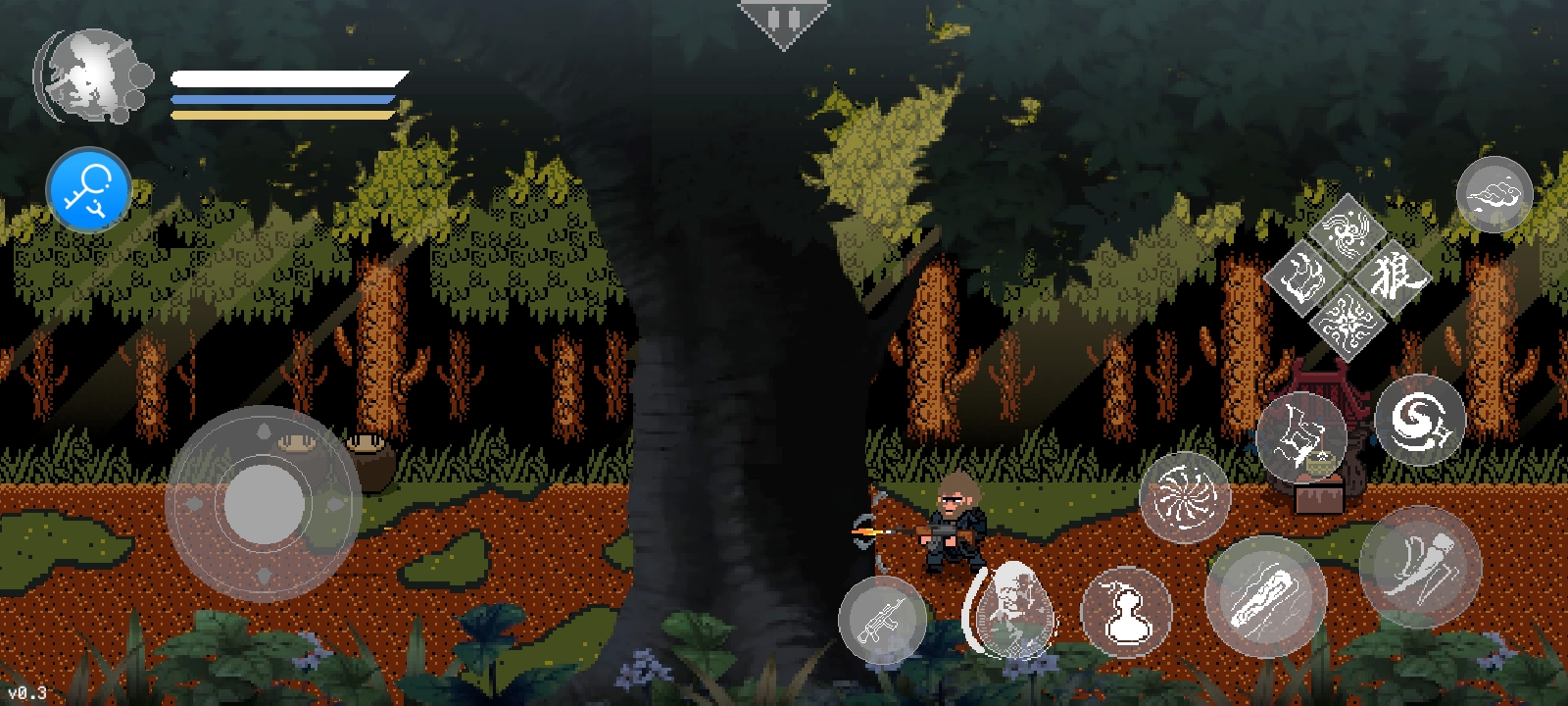This screenshot has width=1568, height=706.
Task: Drink from the gourd flask
Action: [1126, 612]
